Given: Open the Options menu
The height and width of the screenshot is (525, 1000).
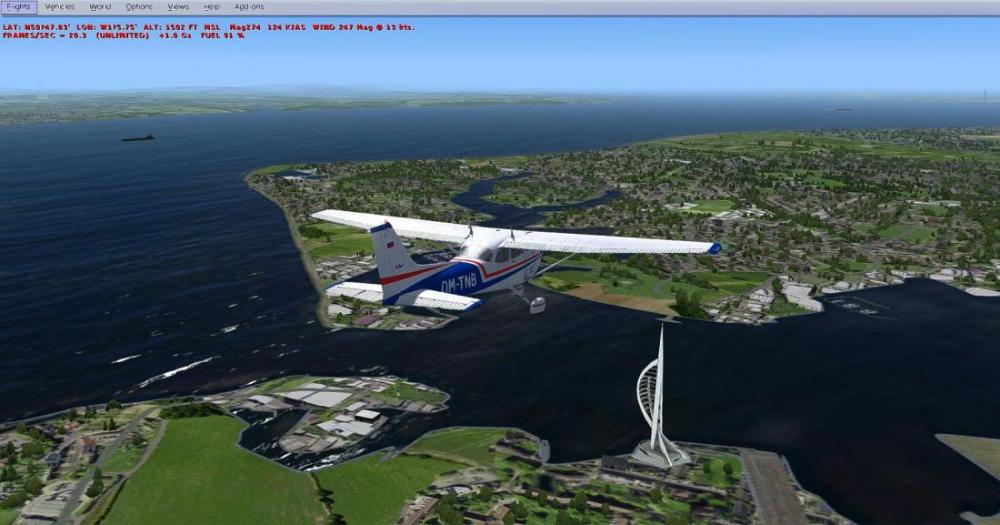Looking at the screenshot, I should [139, 7].
